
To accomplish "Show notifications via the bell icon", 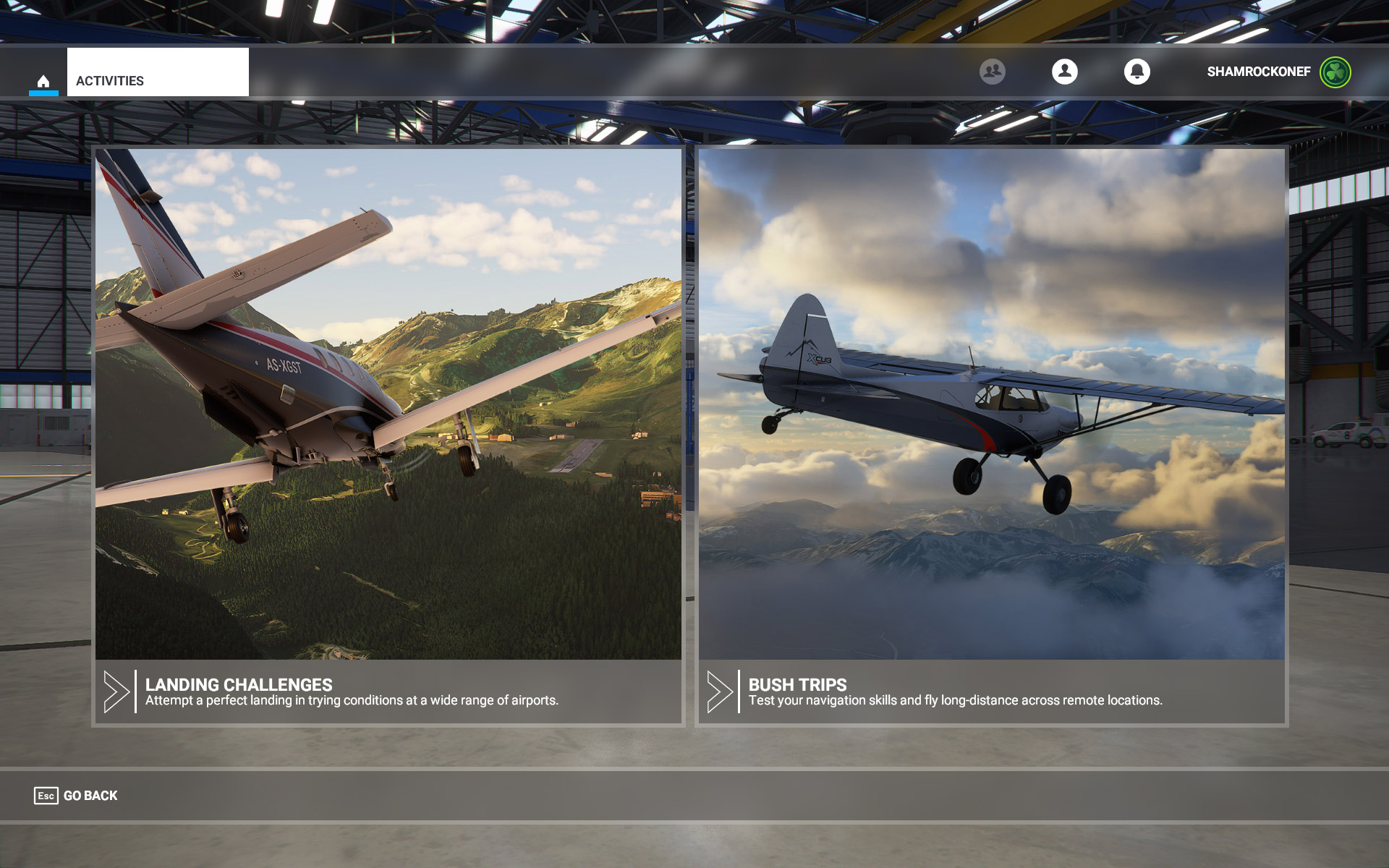I will [x=1137, y=72].
